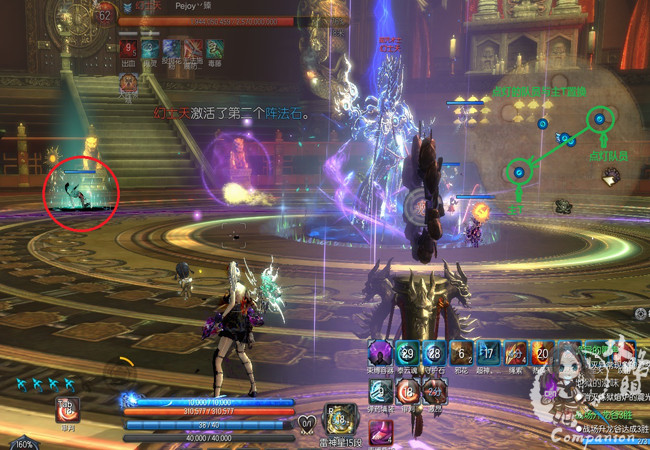The width and height of the screenshot is (650, 450).
Task: Inspect the 出血 debuff icon on the boss
Action: click(129, 49)
